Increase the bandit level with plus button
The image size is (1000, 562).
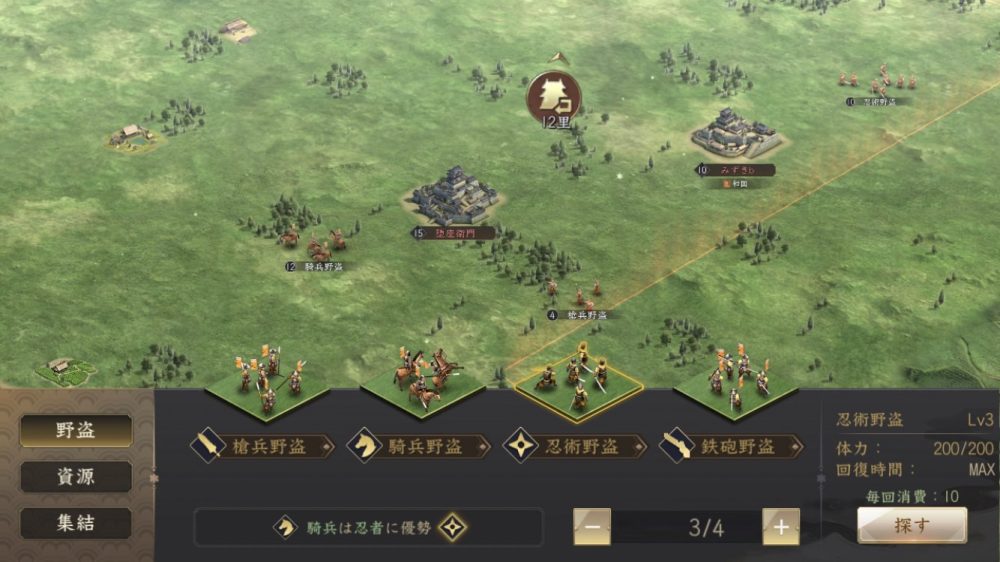781,527
